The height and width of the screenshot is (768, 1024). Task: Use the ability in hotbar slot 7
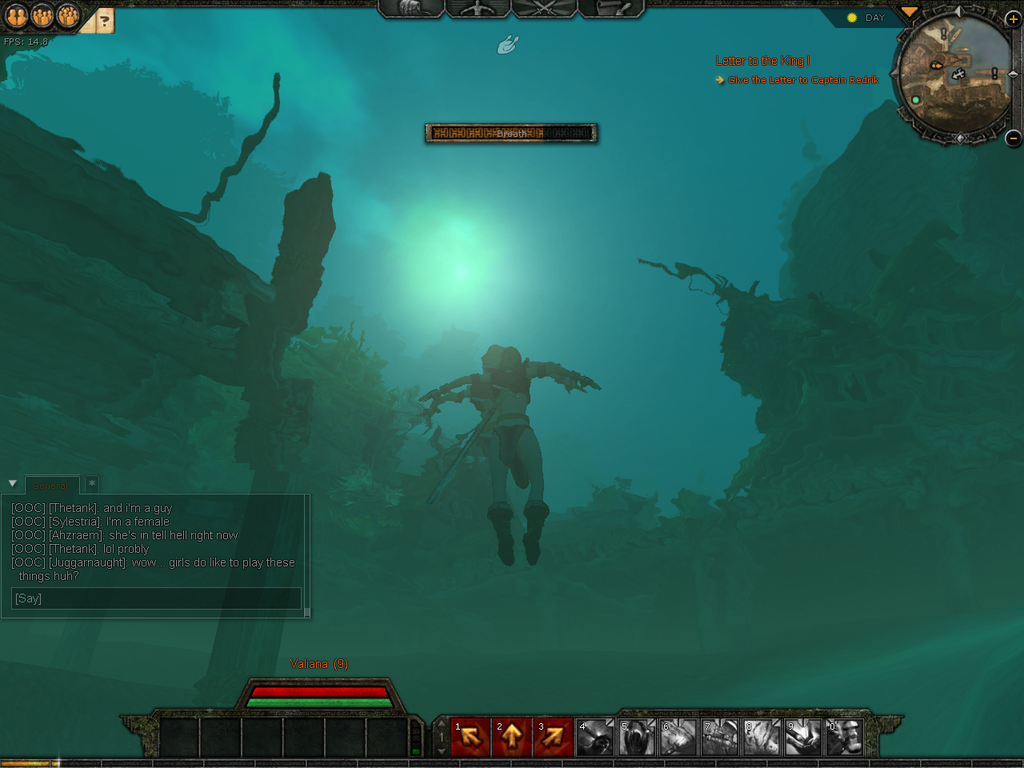(719, 738)
